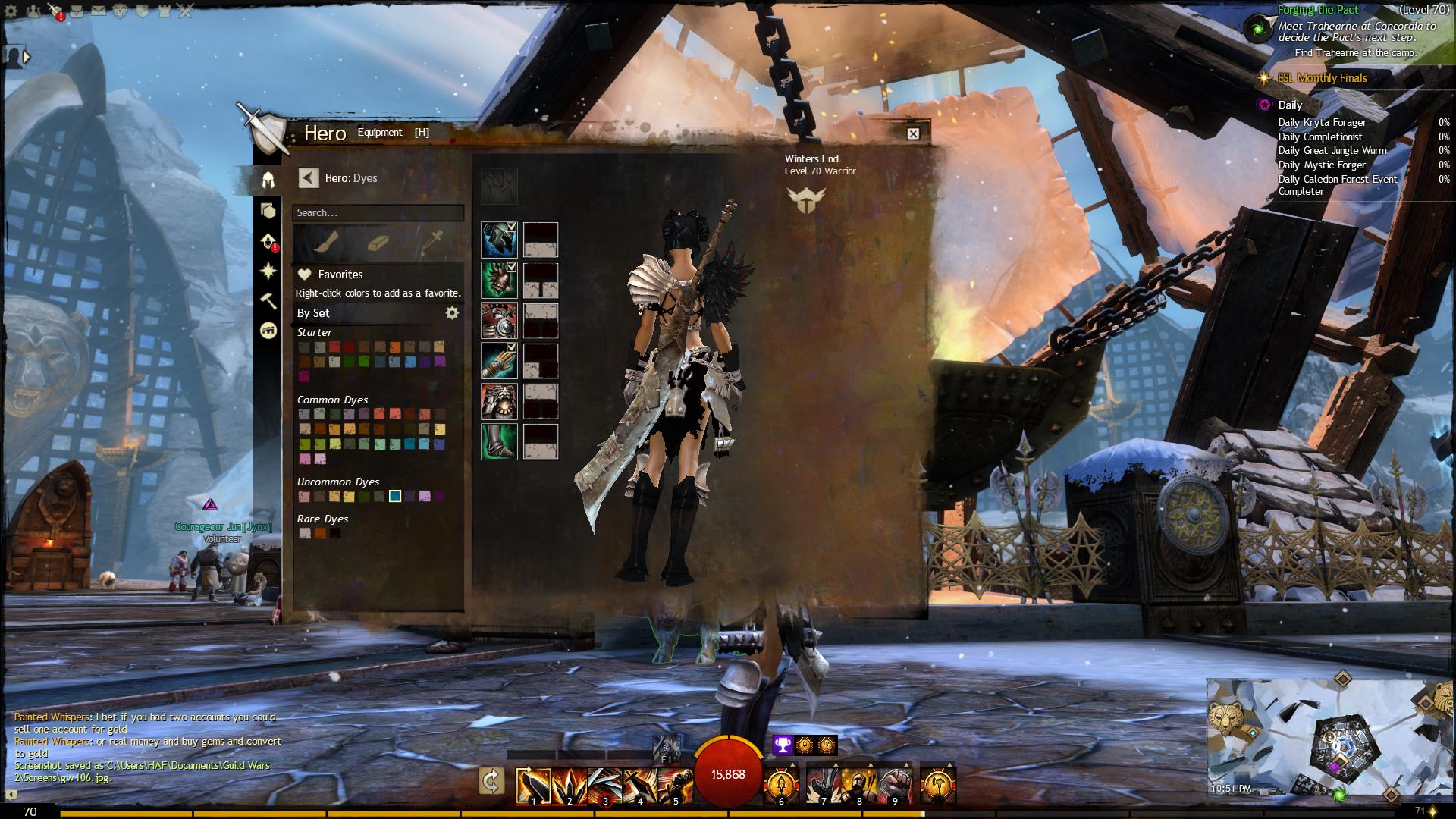Open the By Set sorting gear options

click(x=452, y=312)
